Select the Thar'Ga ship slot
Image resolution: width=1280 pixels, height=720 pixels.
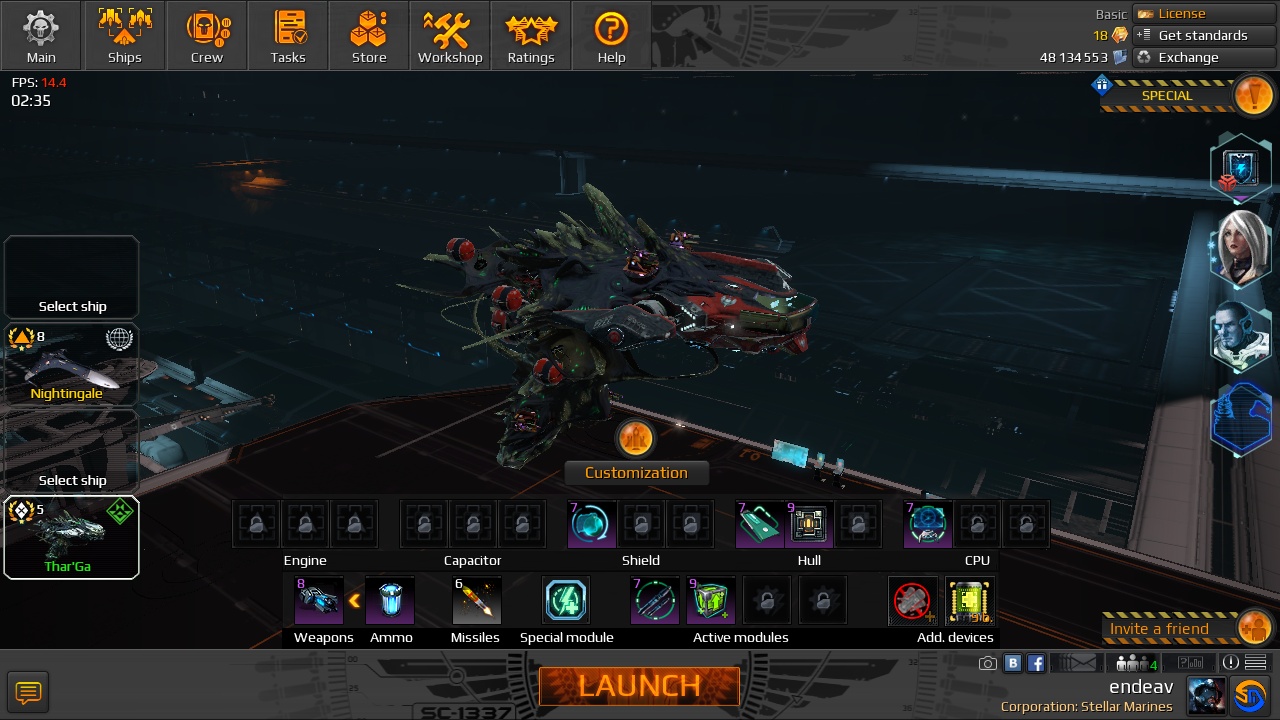pyautogui.click(x=71, y=538)
